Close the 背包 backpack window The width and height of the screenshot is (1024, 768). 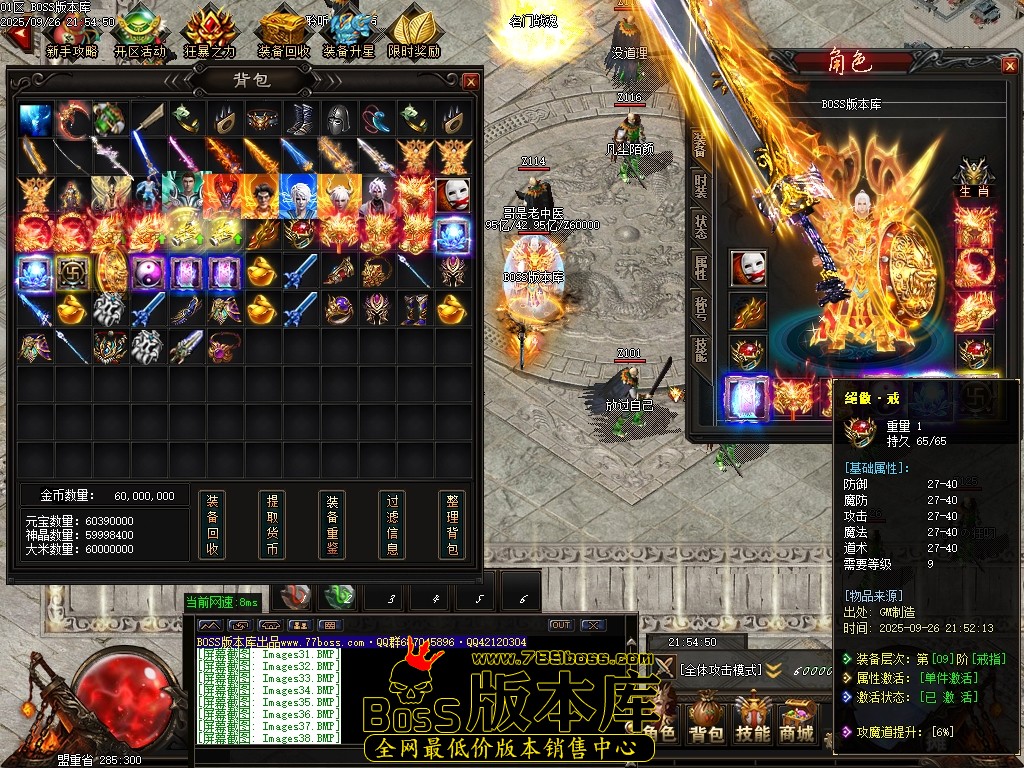click(x=471, y=81)
